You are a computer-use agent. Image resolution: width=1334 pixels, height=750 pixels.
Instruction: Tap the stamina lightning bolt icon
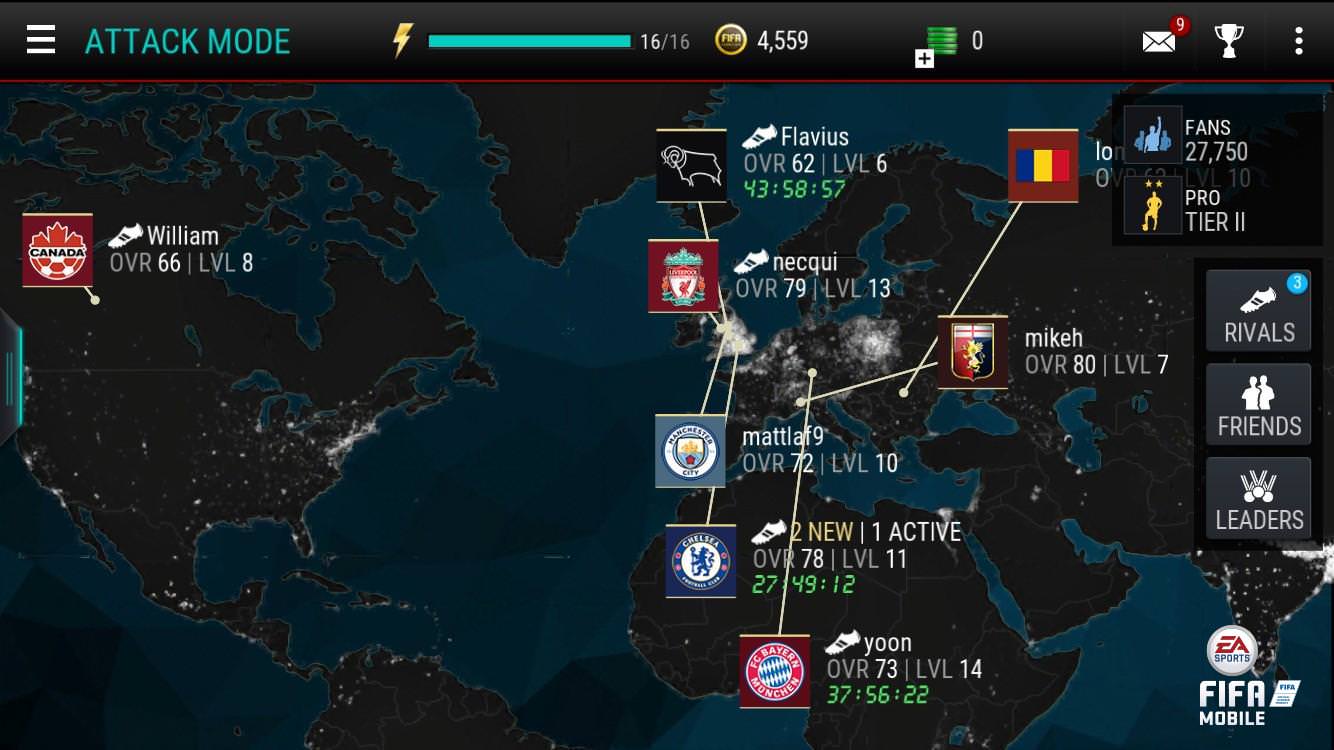coord(404,38)
